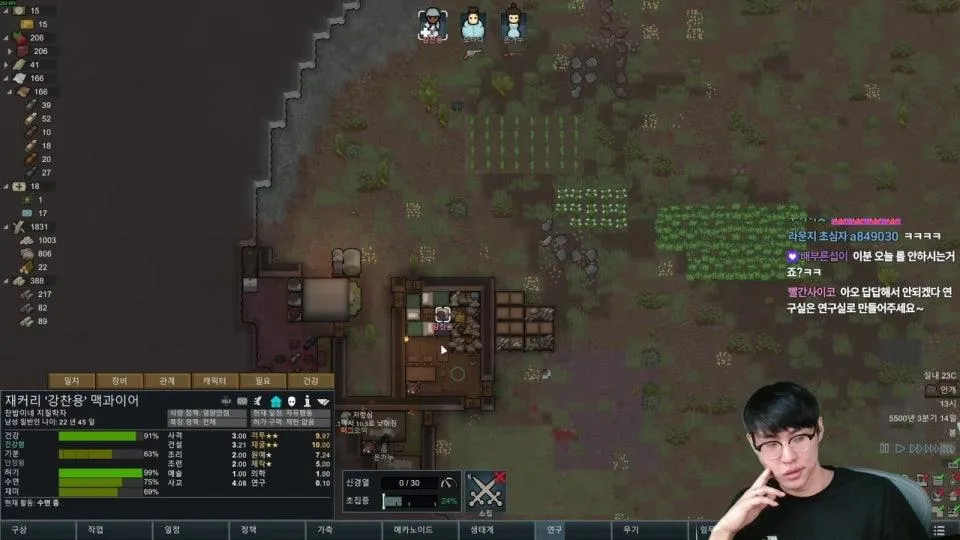
Task: Open the 가축 (Animals) menu
Action: pyautogui.click(x=325, y=530)
